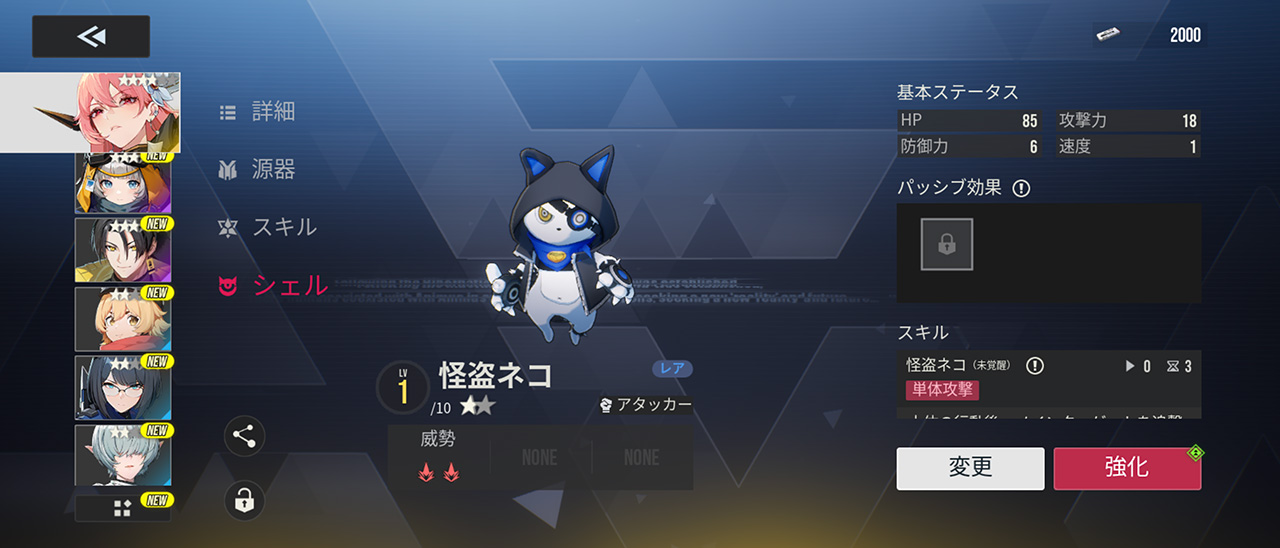Go back with the double-arrow button

[x=91, y=37]
